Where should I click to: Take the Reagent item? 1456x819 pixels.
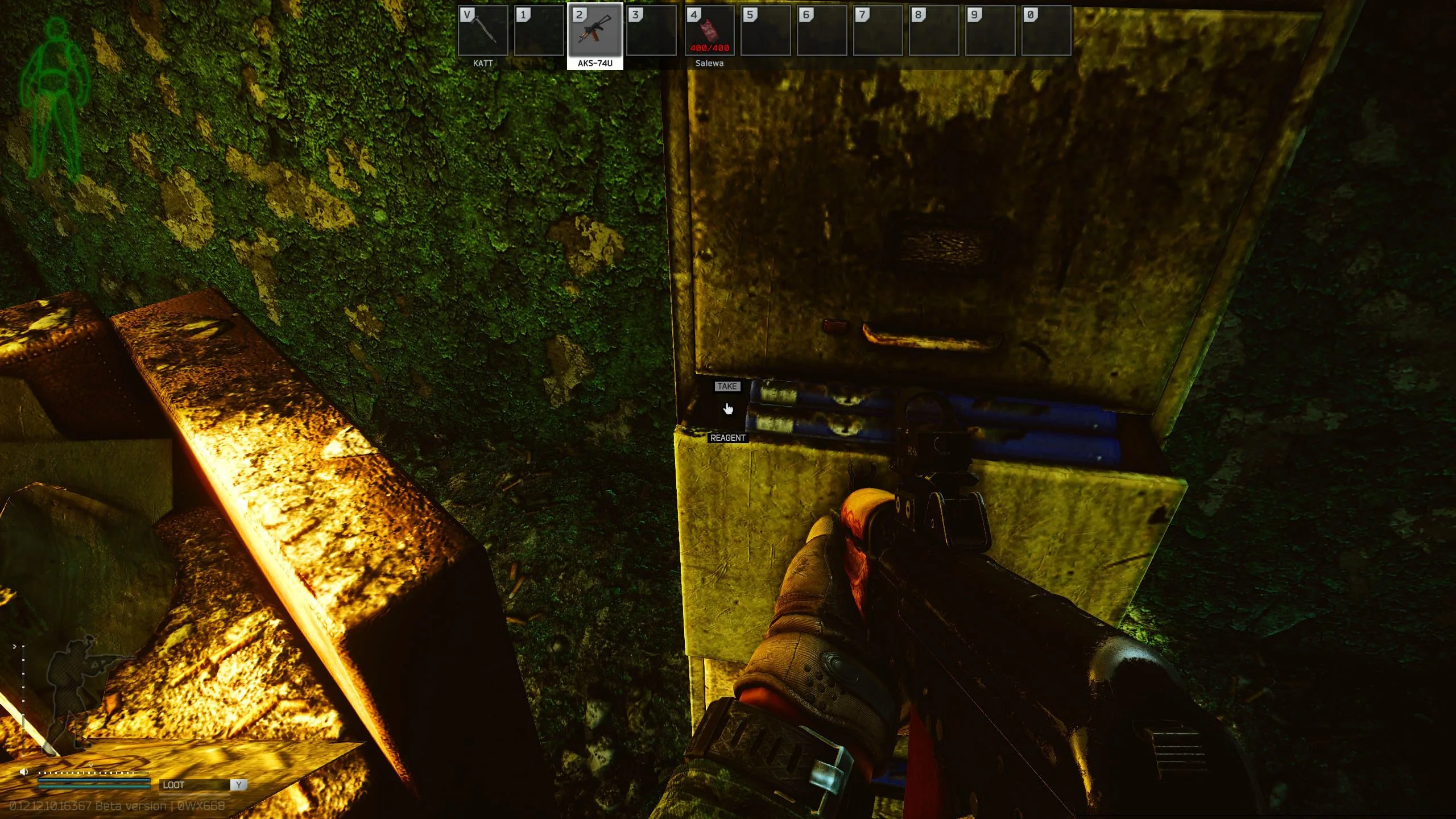click(x=726, y=387)
